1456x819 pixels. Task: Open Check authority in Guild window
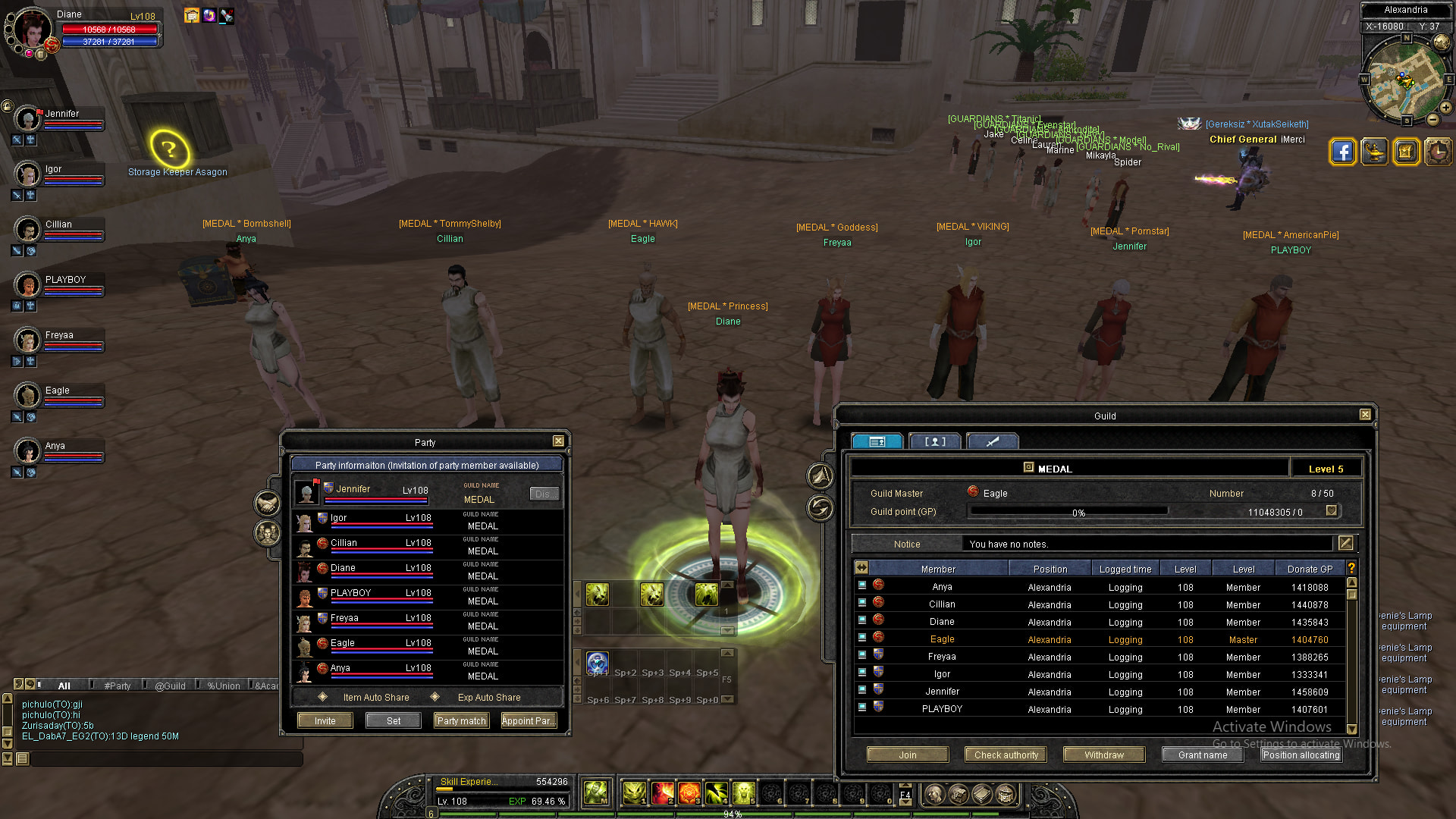click(x=1006, y=755)
